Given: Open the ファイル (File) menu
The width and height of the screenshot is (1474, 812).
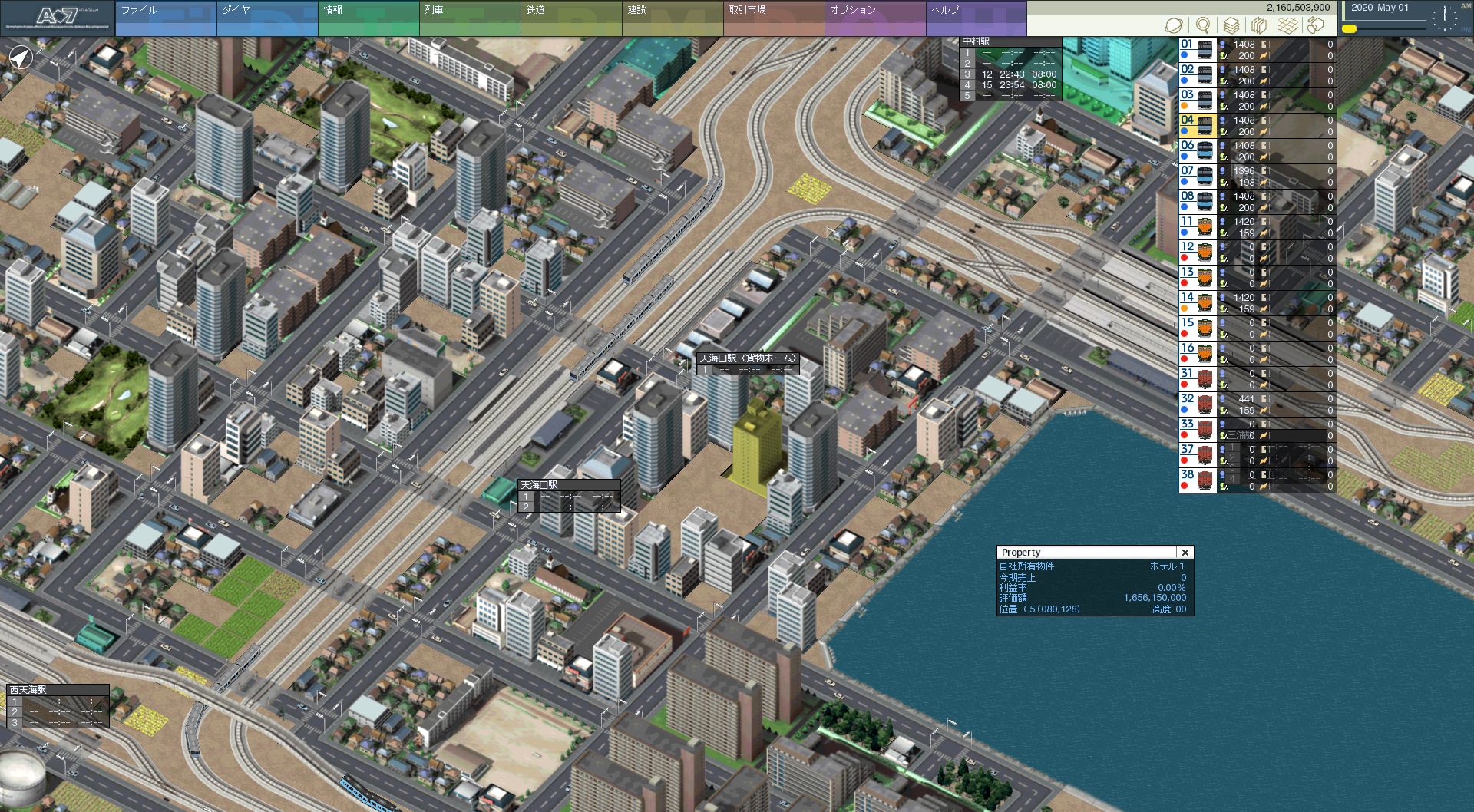Looking at the screenshot, I should pos(166,18).
